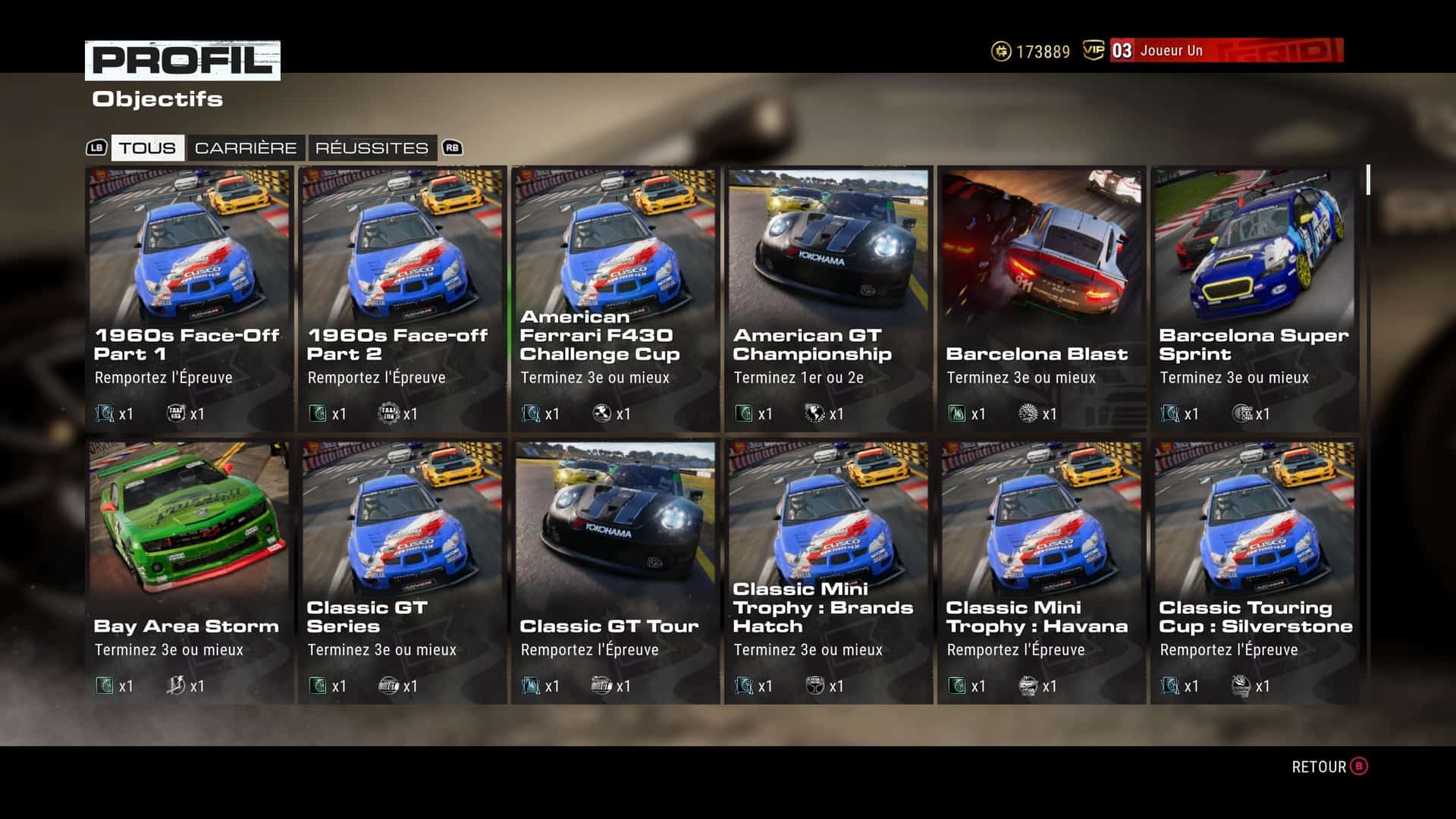
Task: Open the Joueur Un player banner
Action: (1225, 51)
